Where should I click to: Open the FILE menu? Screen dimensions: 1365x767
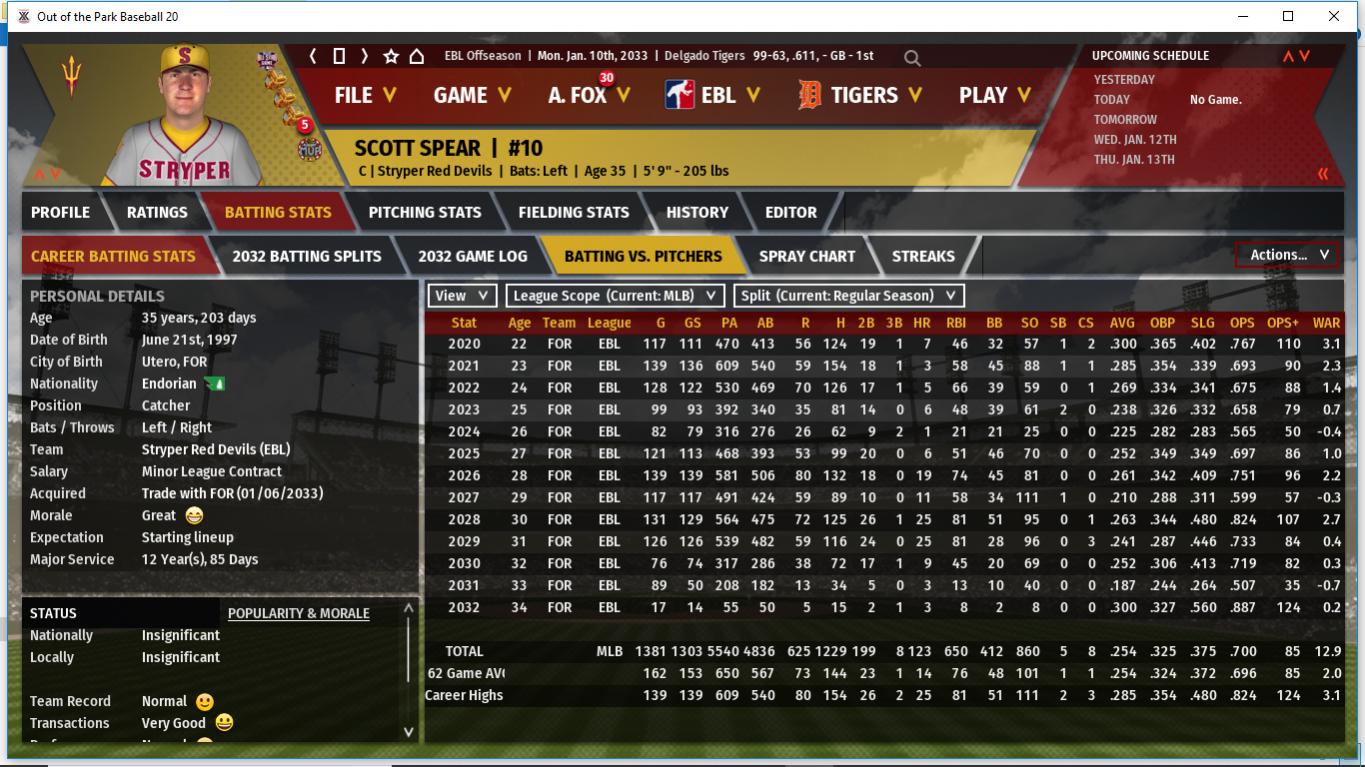click(365, 95)
